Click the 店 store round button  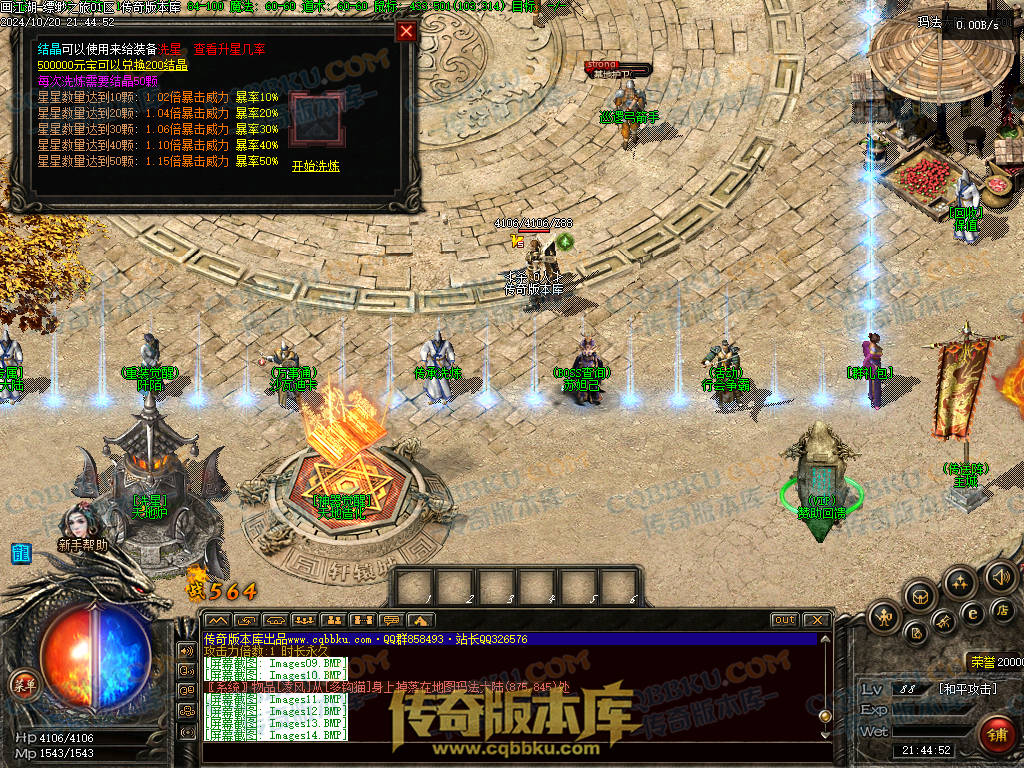tap(1002, 609)
